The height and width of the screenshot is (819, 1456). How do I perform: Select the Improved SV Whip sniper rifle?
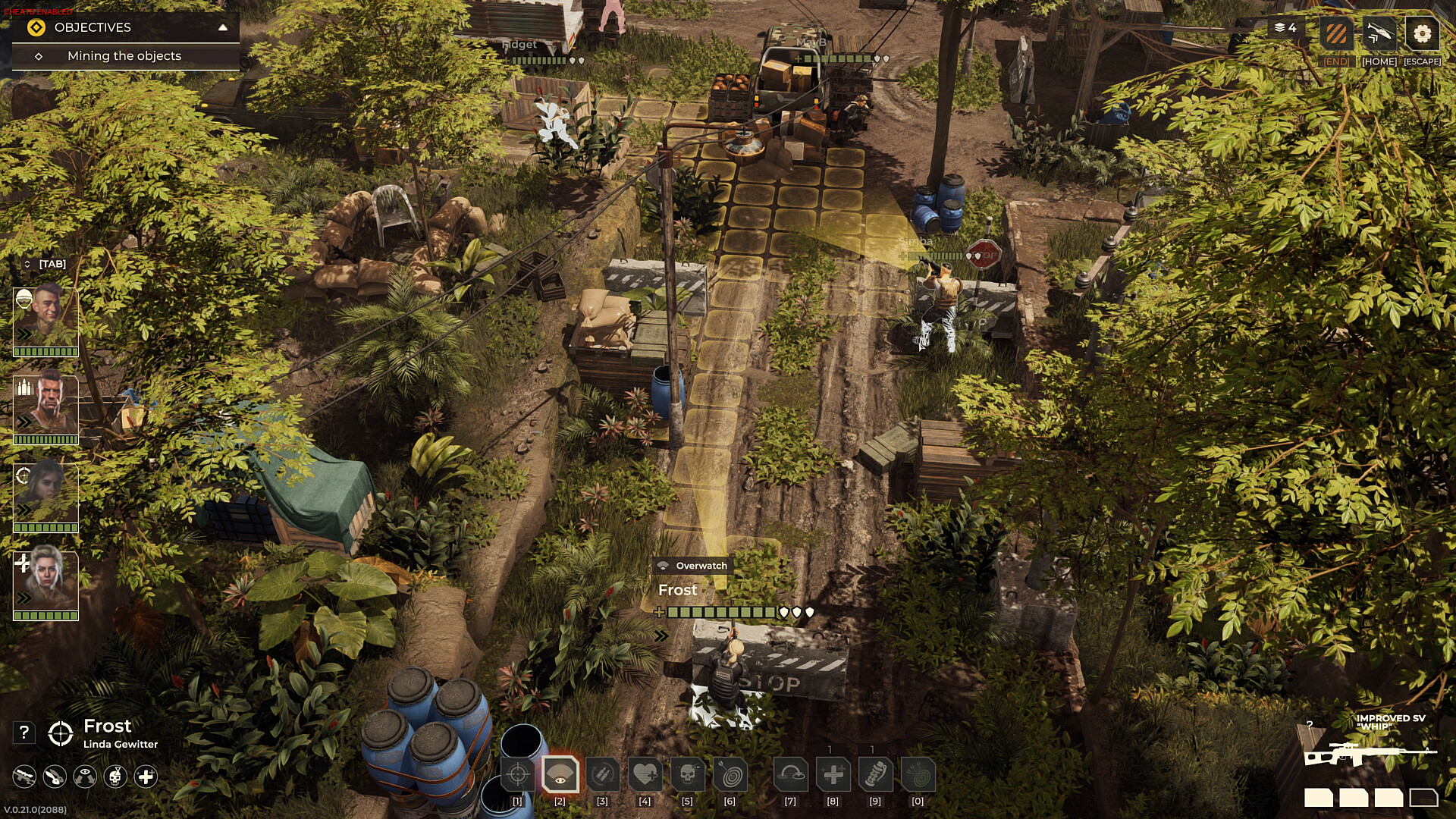(1370, 755)
